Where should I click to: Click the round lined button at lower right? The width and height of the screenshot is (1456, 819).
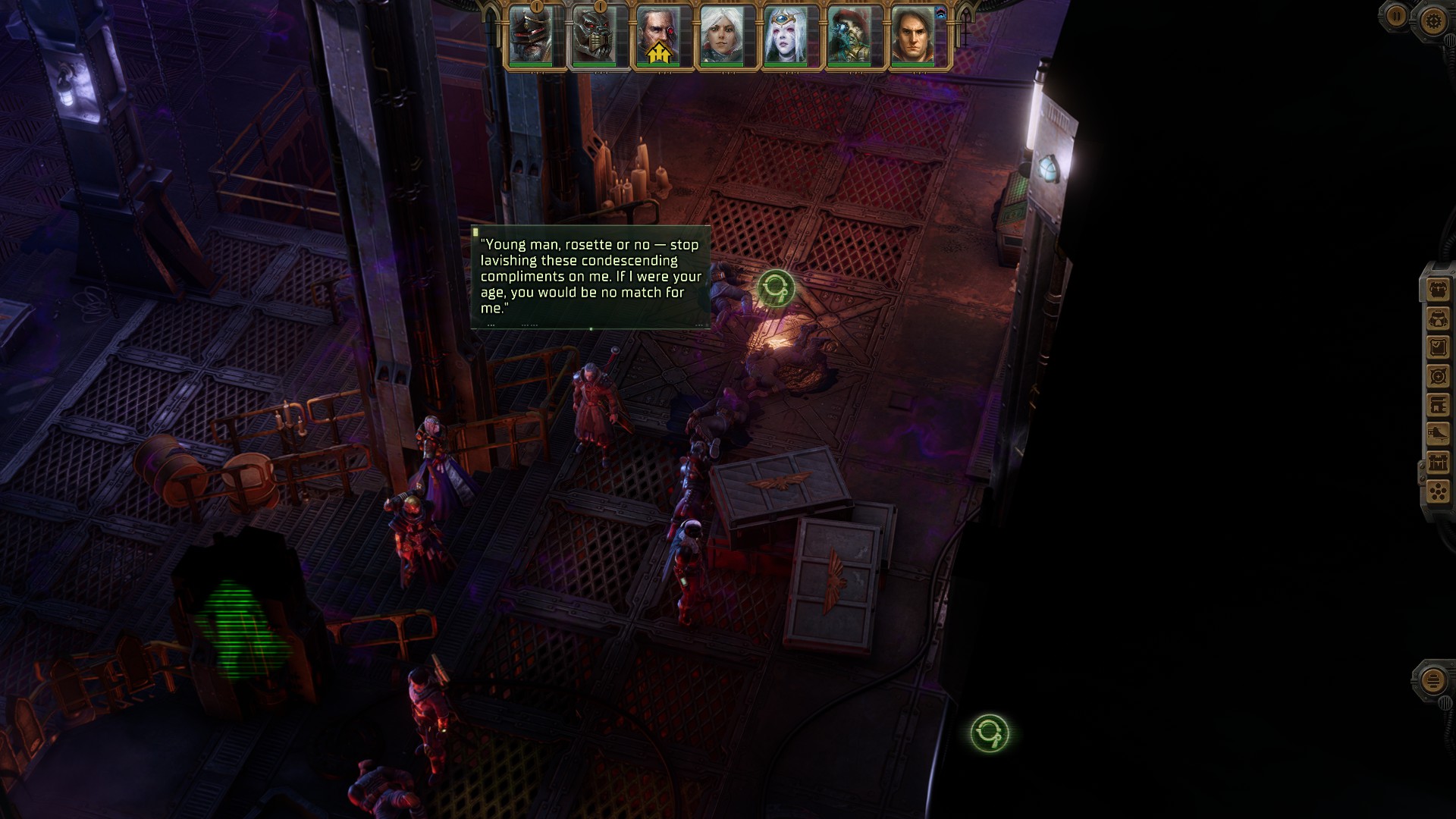(x=1432, y=680)
